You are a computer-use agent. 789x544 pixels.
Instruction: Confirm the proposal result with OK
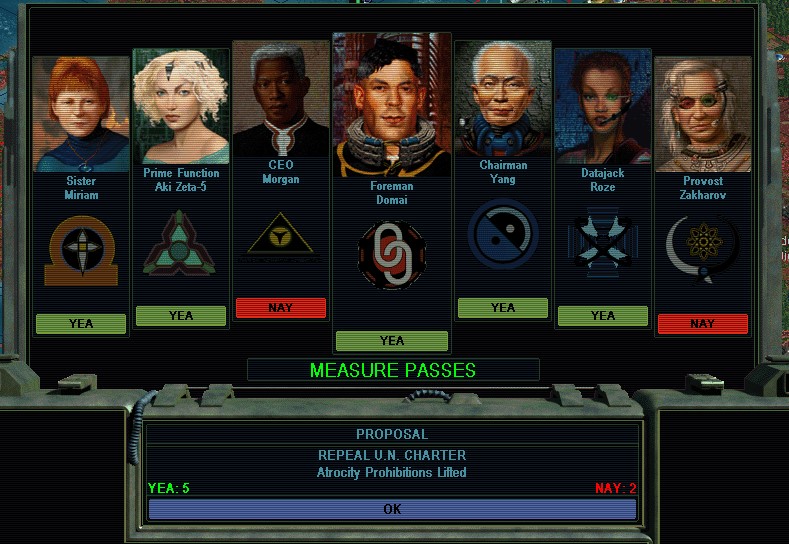point(392,509)
